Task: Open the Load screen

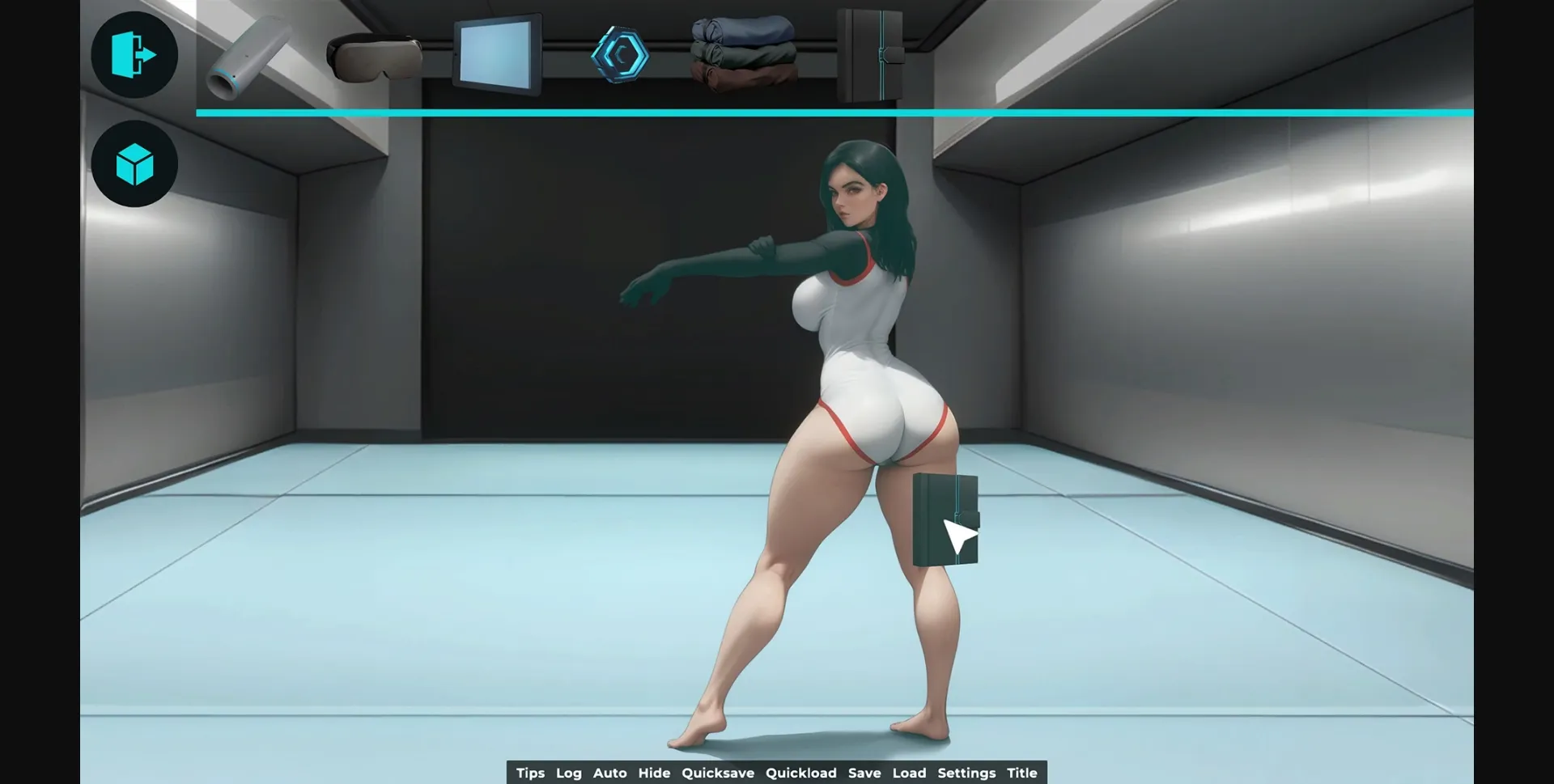Action: click(910, 773)
